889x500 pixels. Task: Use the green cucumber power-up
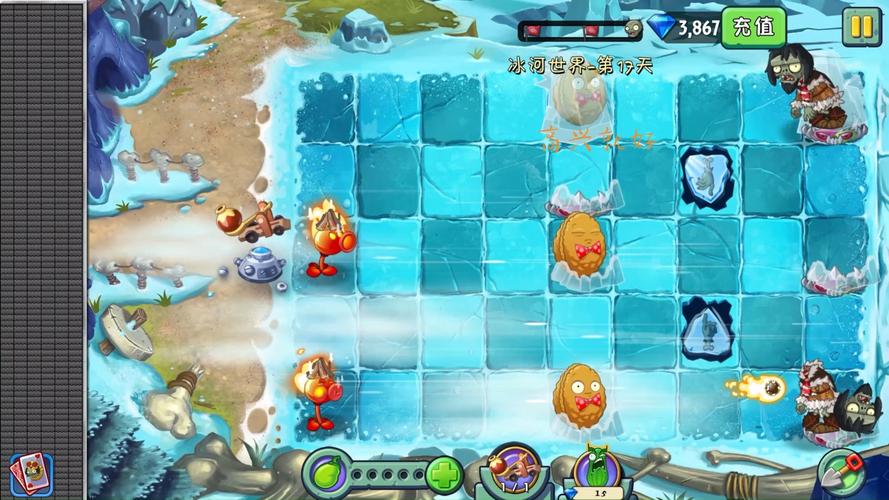597,470
